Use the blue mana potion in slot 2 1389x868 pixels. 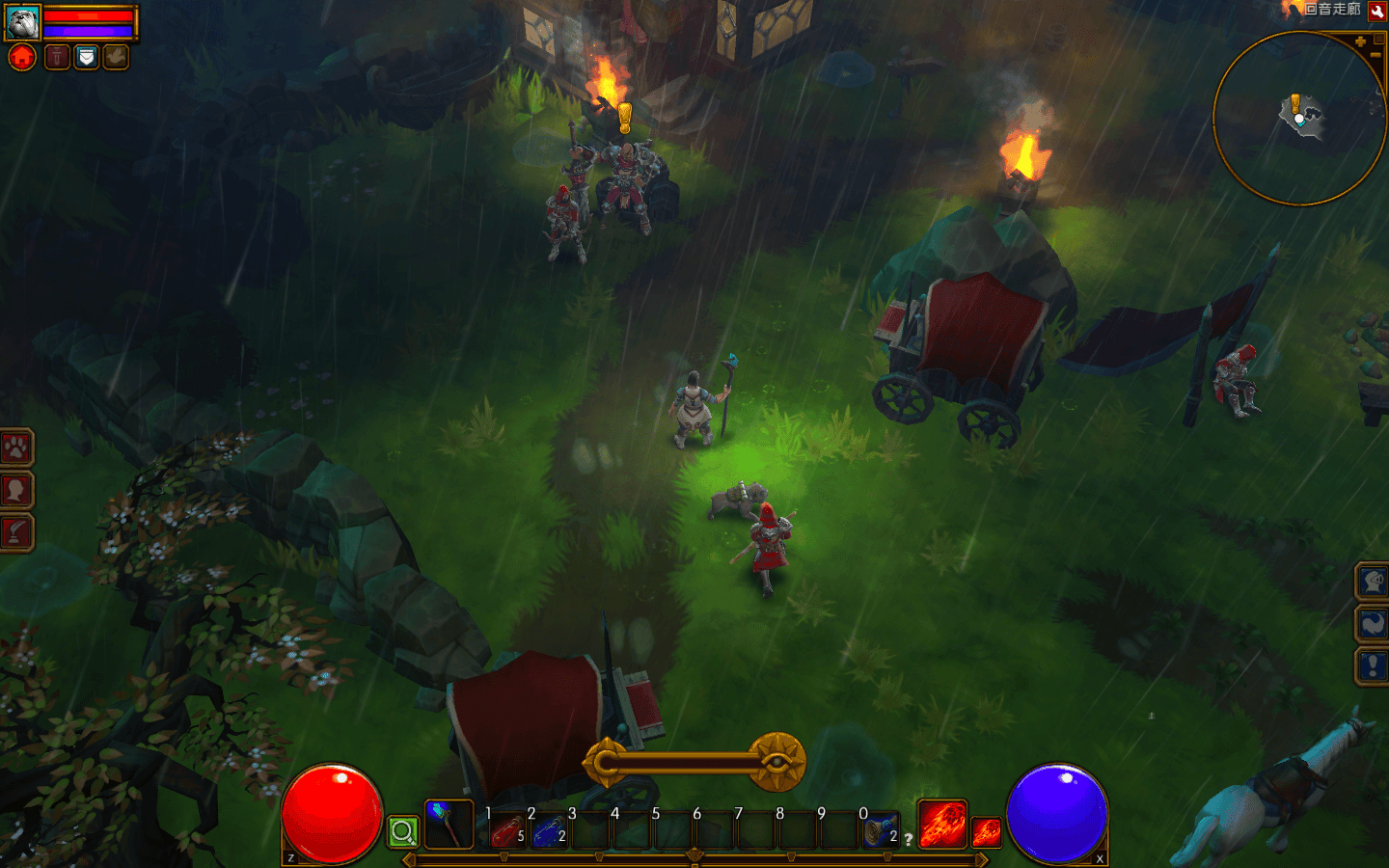click(549, 831)
